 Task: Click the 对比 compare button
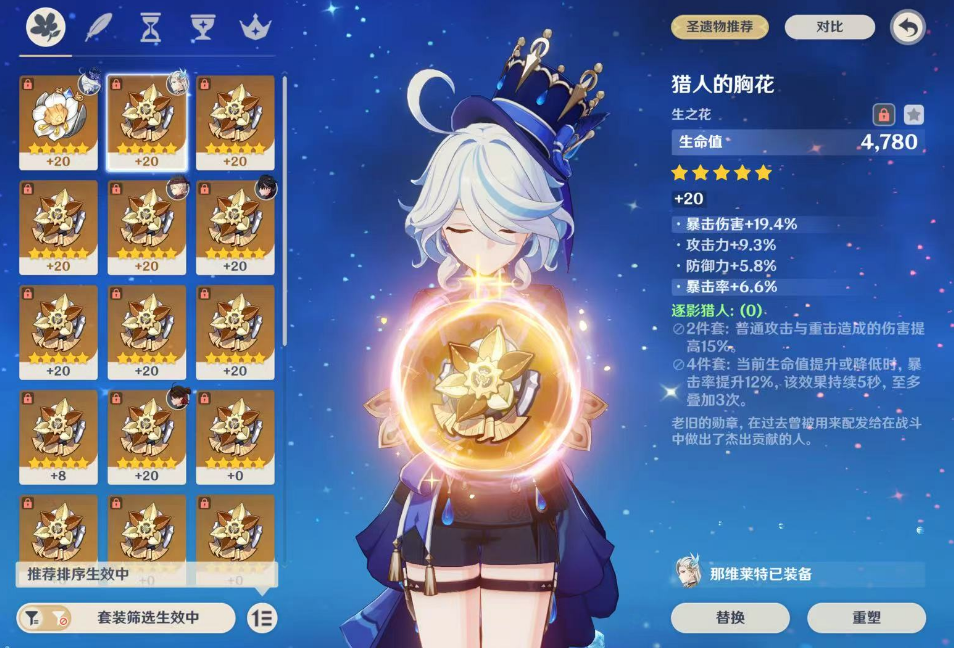point(829,27)
